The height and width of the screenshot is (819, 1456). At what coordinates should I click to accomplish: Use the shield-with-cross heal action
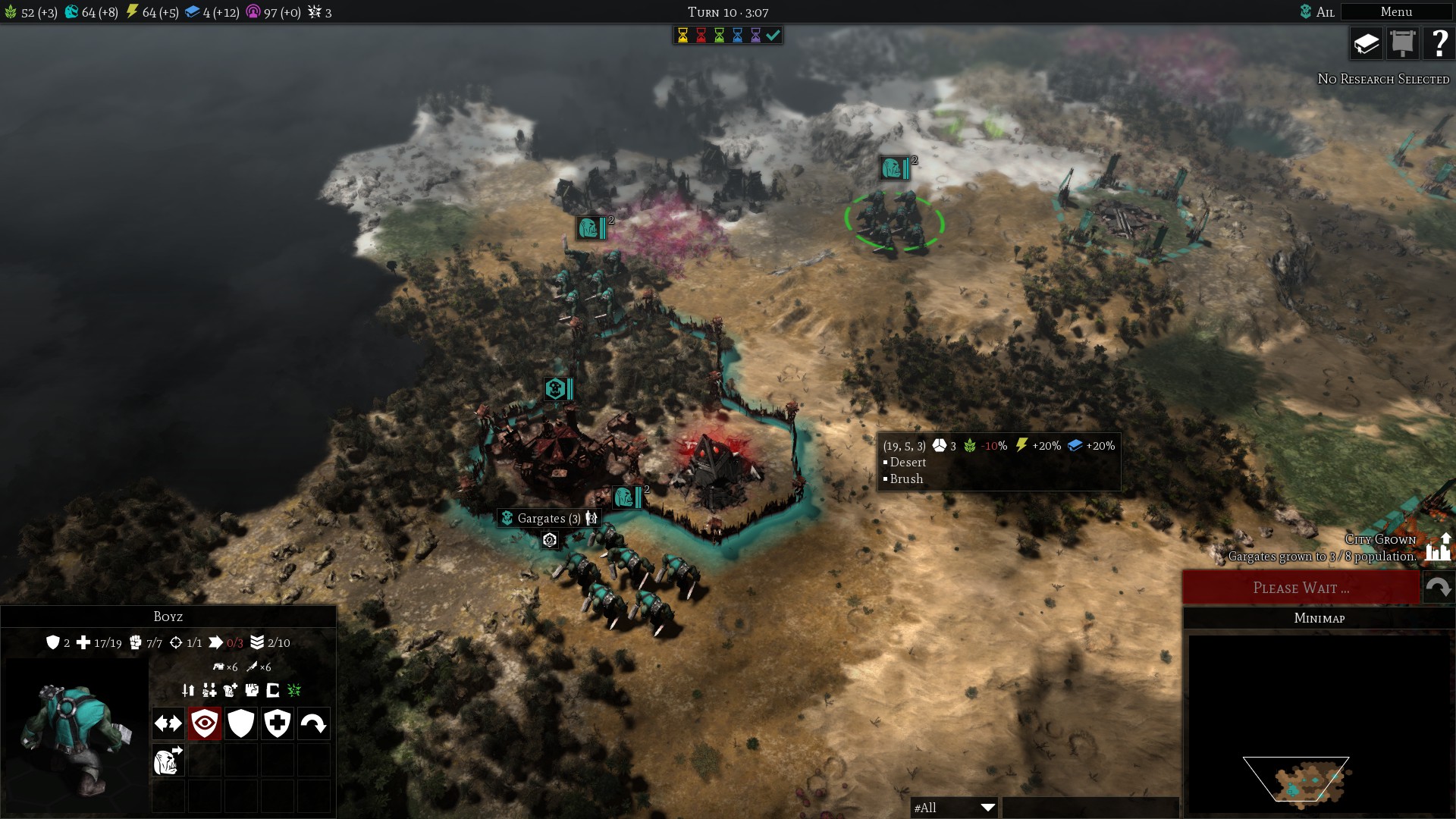pos(278,723)
